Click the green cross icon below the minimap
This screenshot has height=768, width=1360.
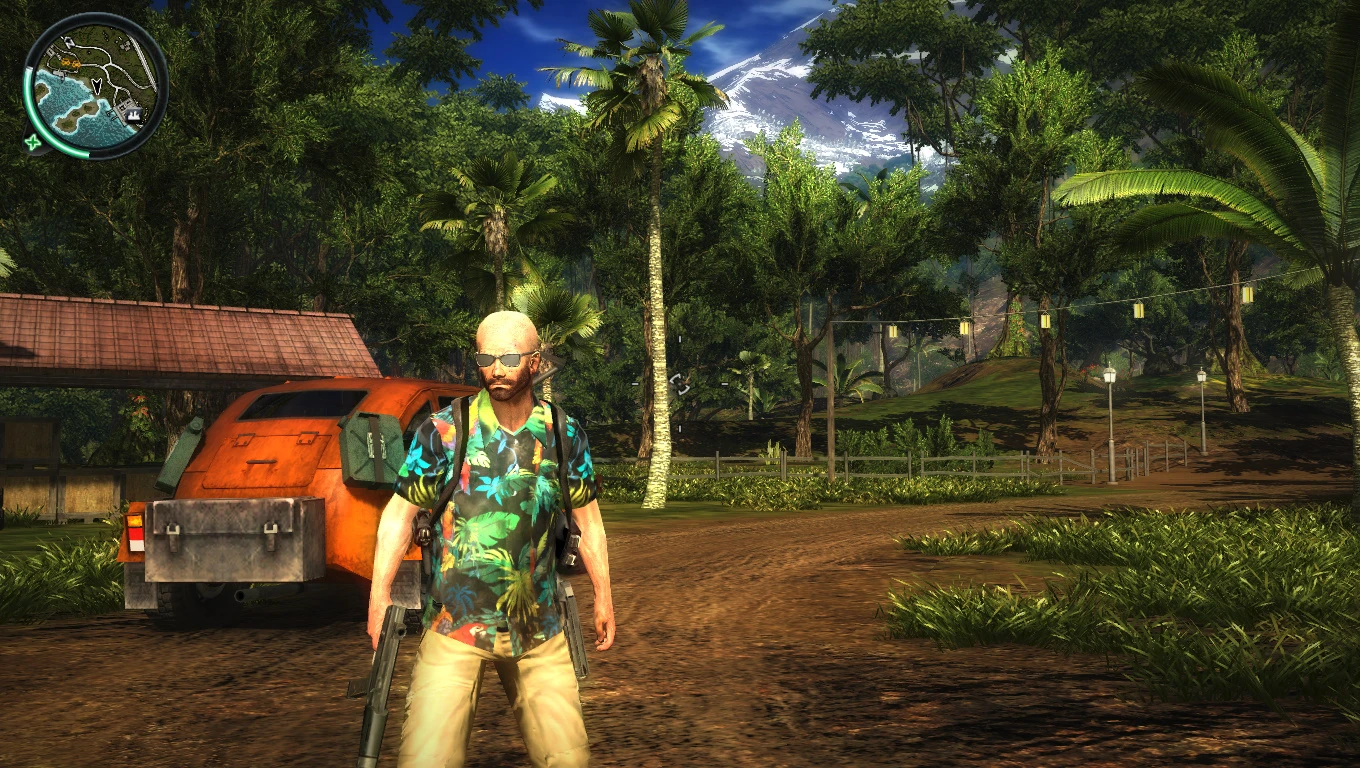33,141
